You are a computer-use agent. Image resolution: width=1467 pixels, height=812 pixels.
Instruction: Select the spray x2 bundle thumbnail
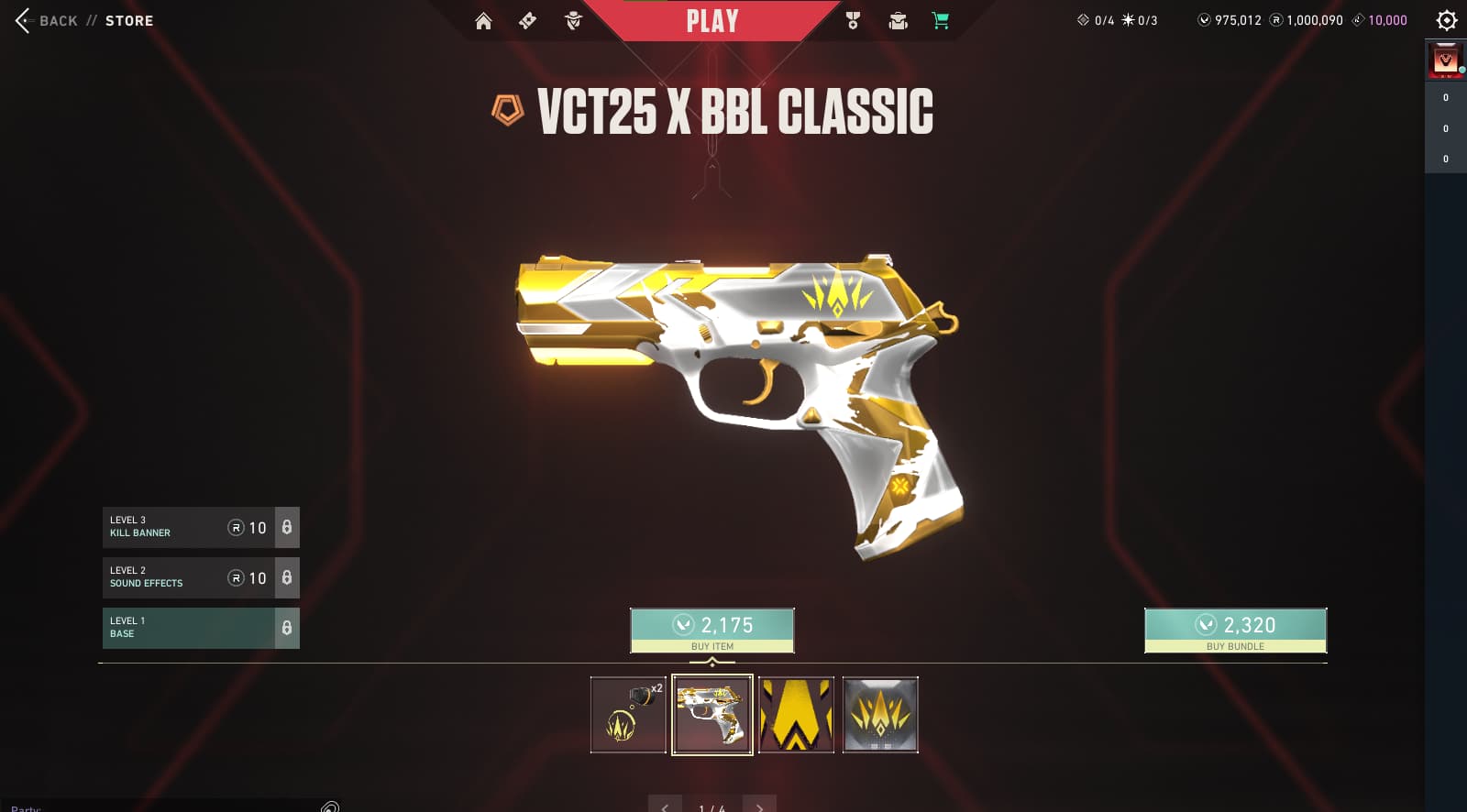tap(628, 715)
